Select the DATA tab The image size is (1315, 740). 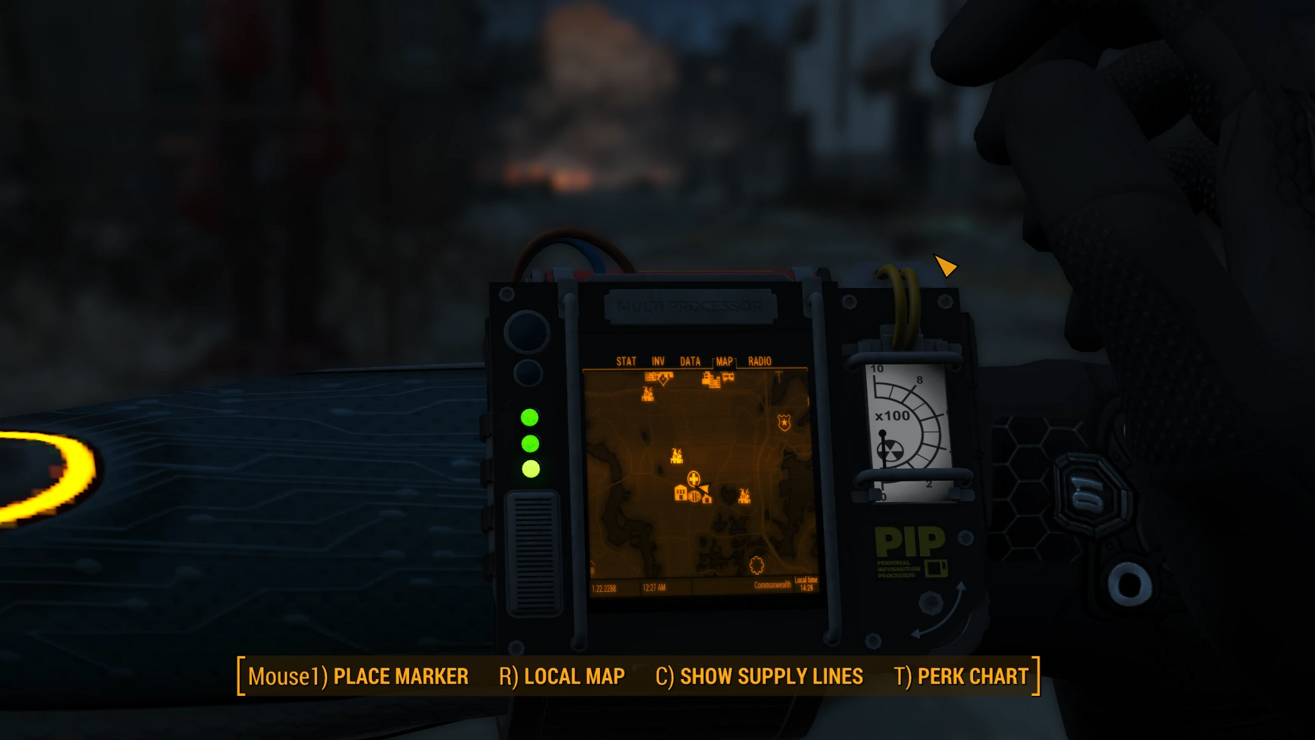coord(690,361)
